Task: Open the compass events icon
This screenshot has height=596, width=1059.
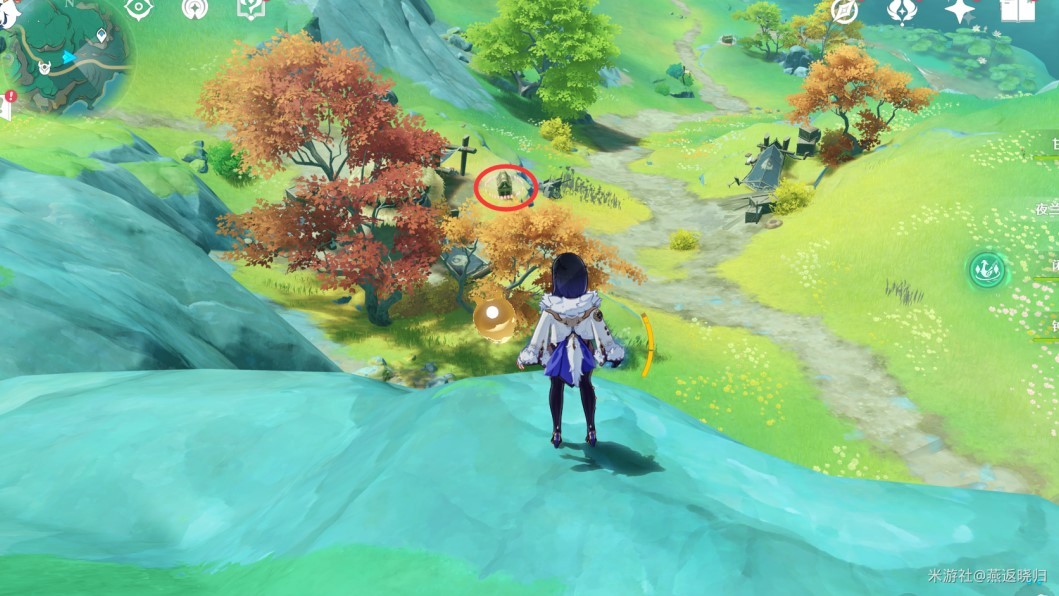Action: point(845,10)
